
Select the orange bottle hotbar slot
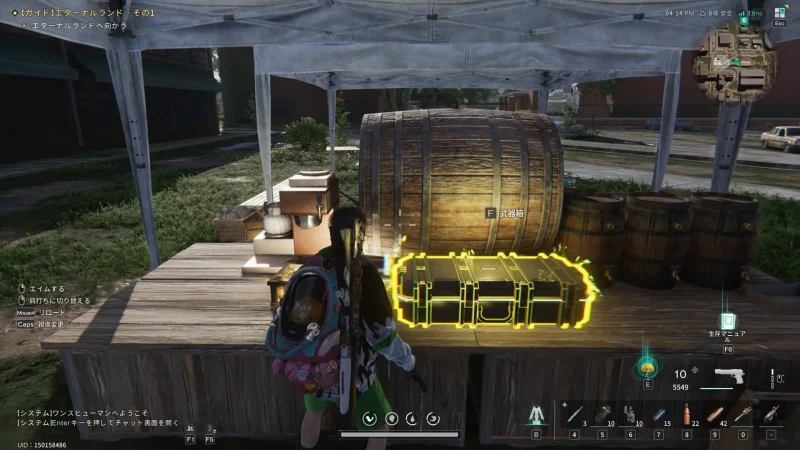[x=686, y=413]
